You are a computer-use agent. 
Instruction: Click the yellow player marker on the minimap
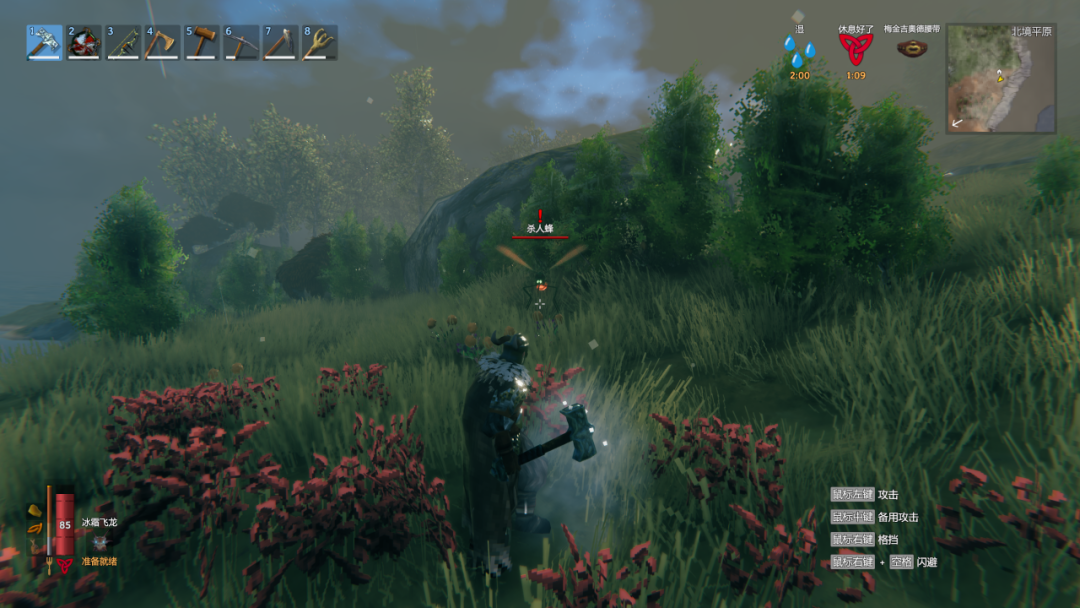click(x=998, y=75)
